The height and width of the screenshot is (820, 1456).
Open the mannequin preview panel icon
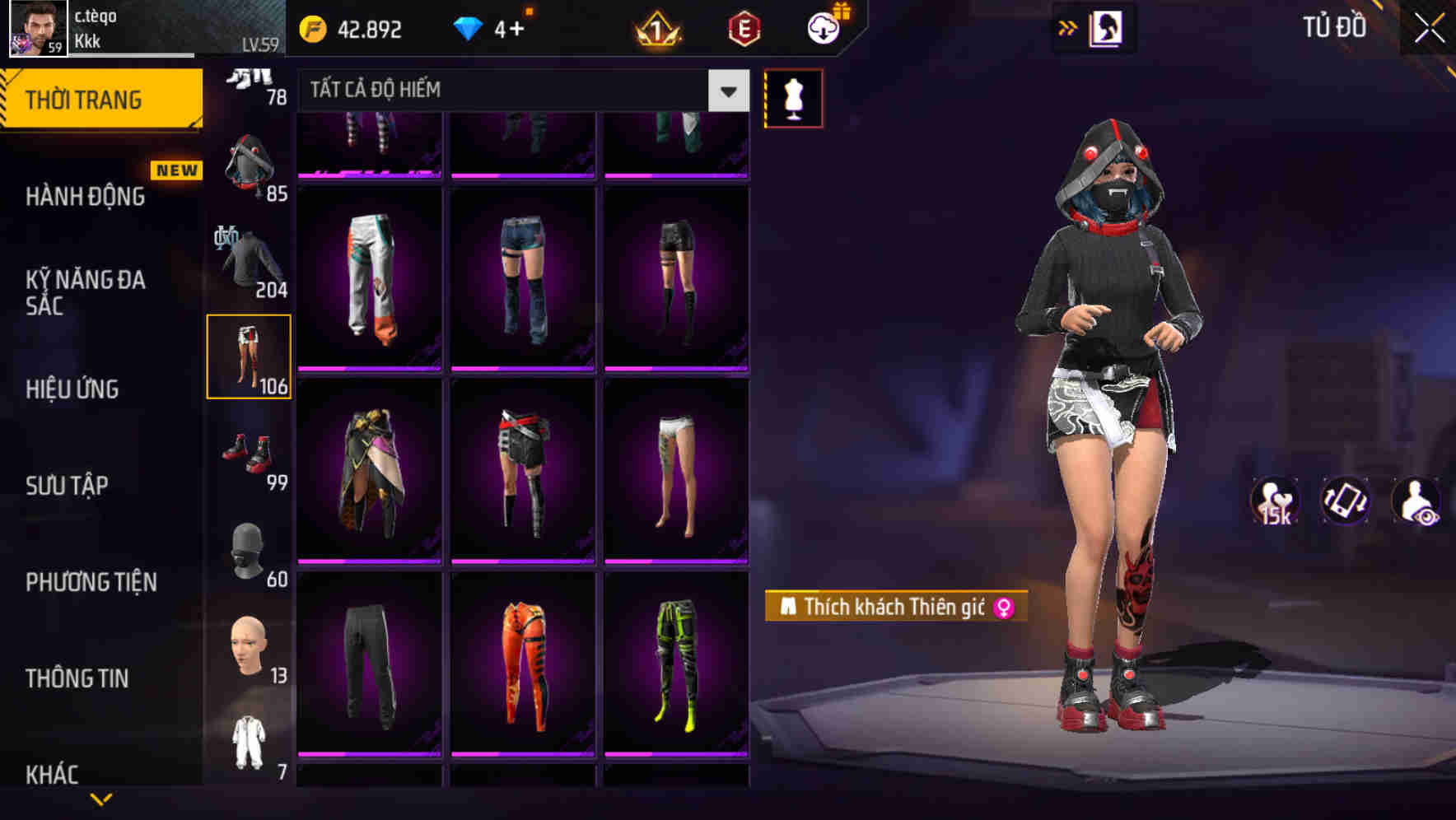(793, 97)
